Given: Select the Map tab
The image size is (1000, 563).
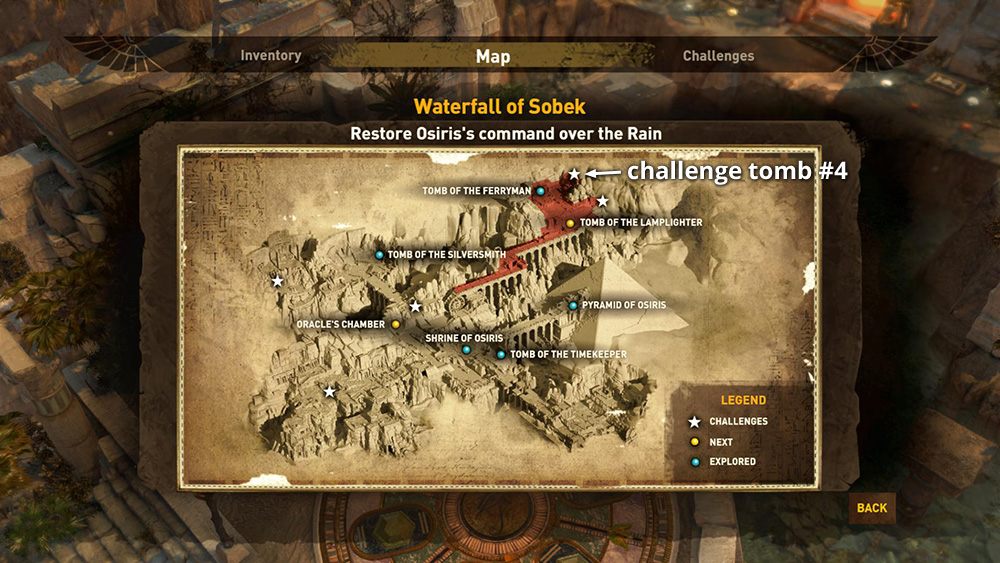Looking at the screenshot, I should [x=492, y=56].
